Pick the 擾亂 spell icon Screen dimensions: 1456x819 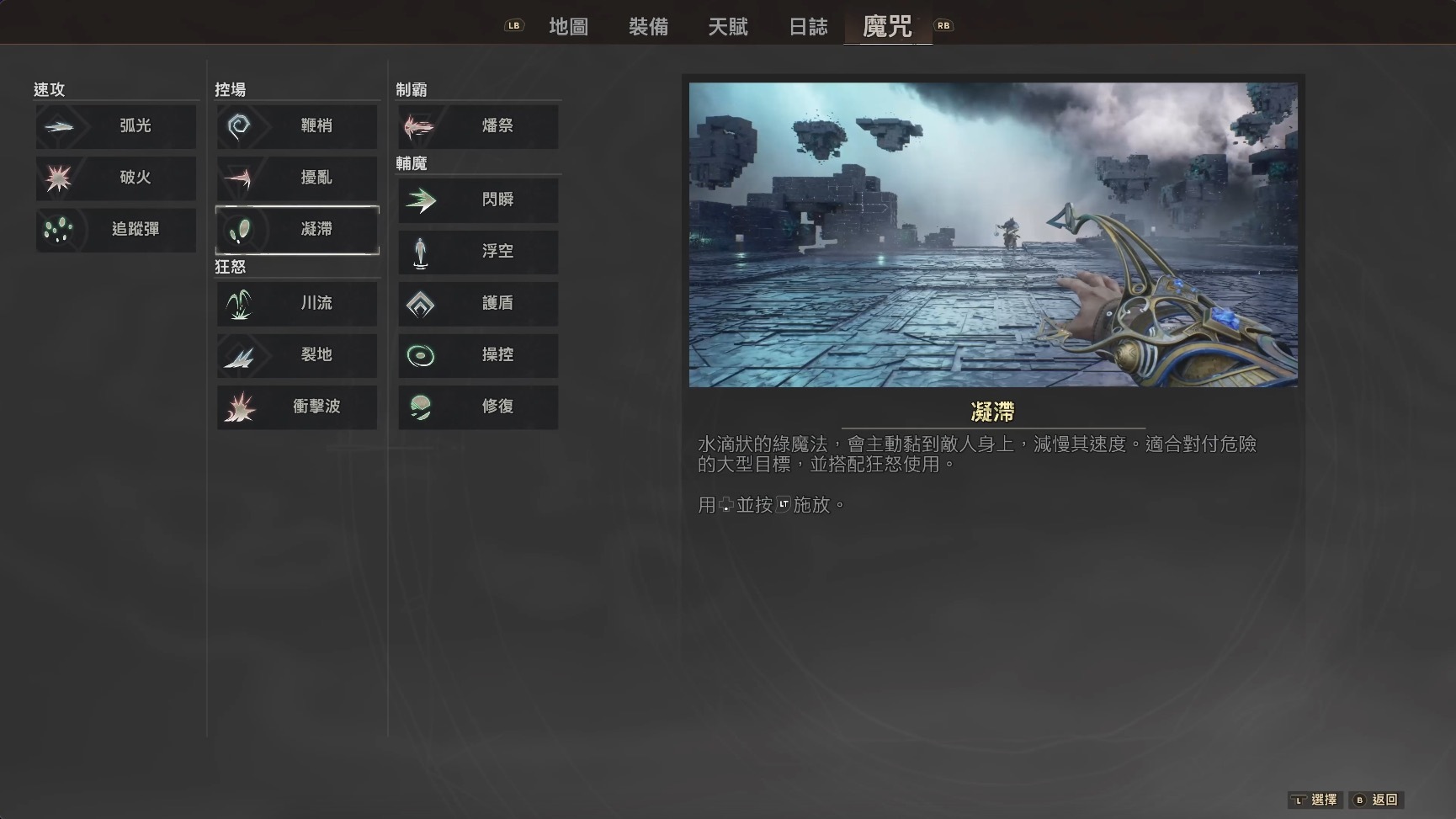(296, 178)
